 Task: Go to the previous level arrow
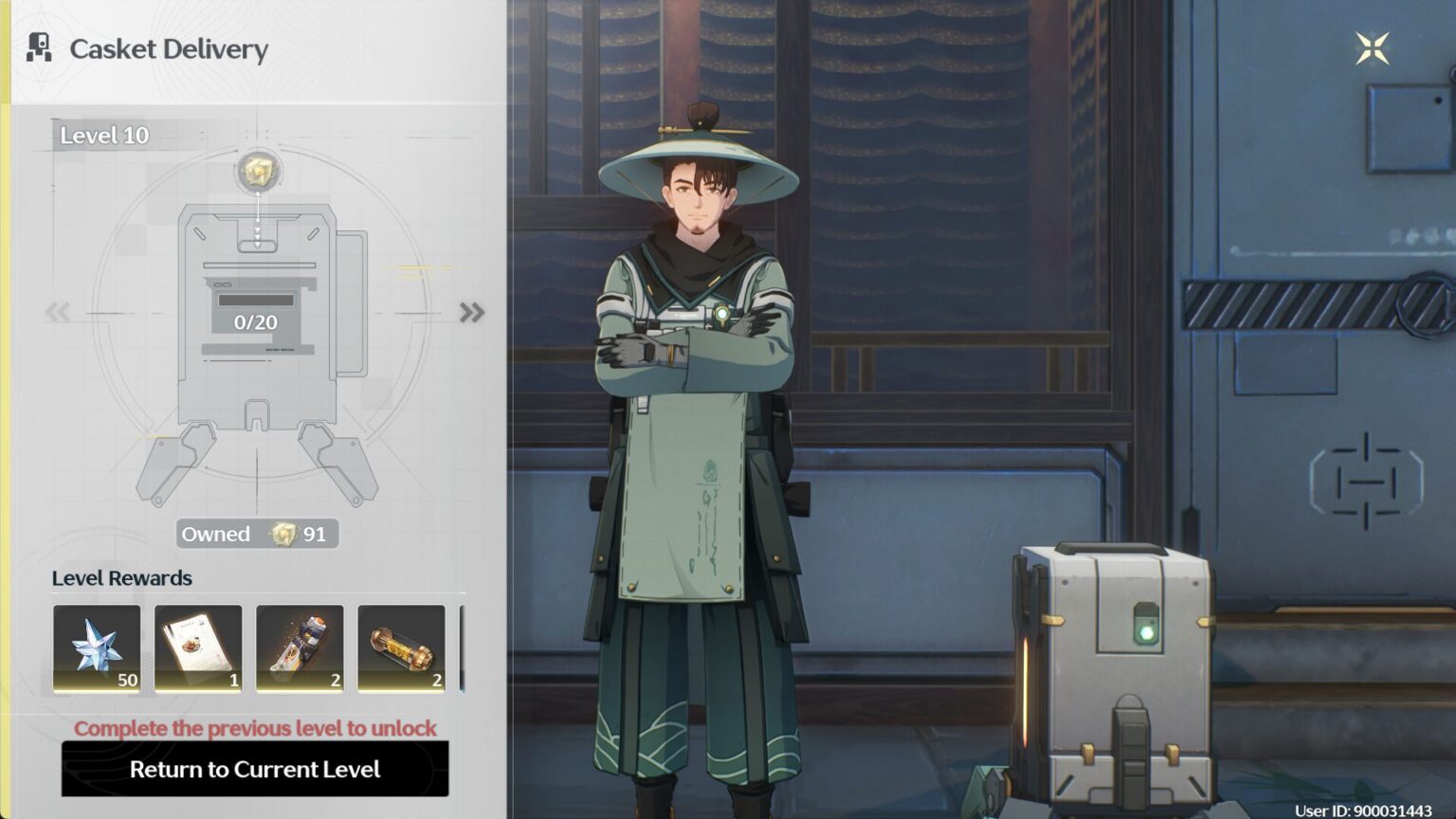coord(58,312)
